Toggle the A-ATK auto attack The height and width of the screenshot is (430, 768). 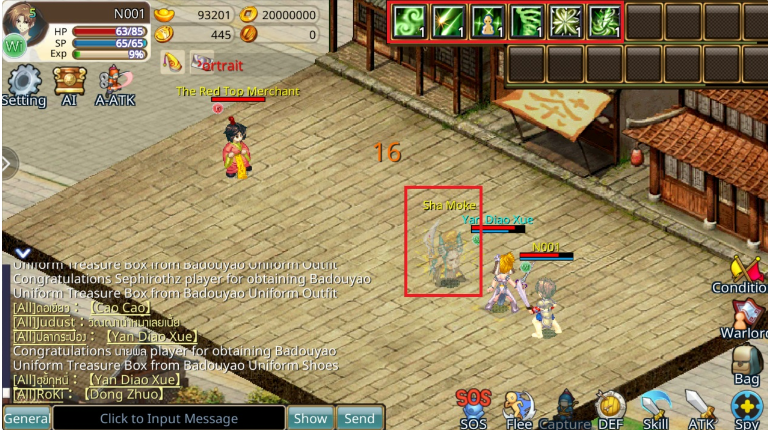point(115,84)
